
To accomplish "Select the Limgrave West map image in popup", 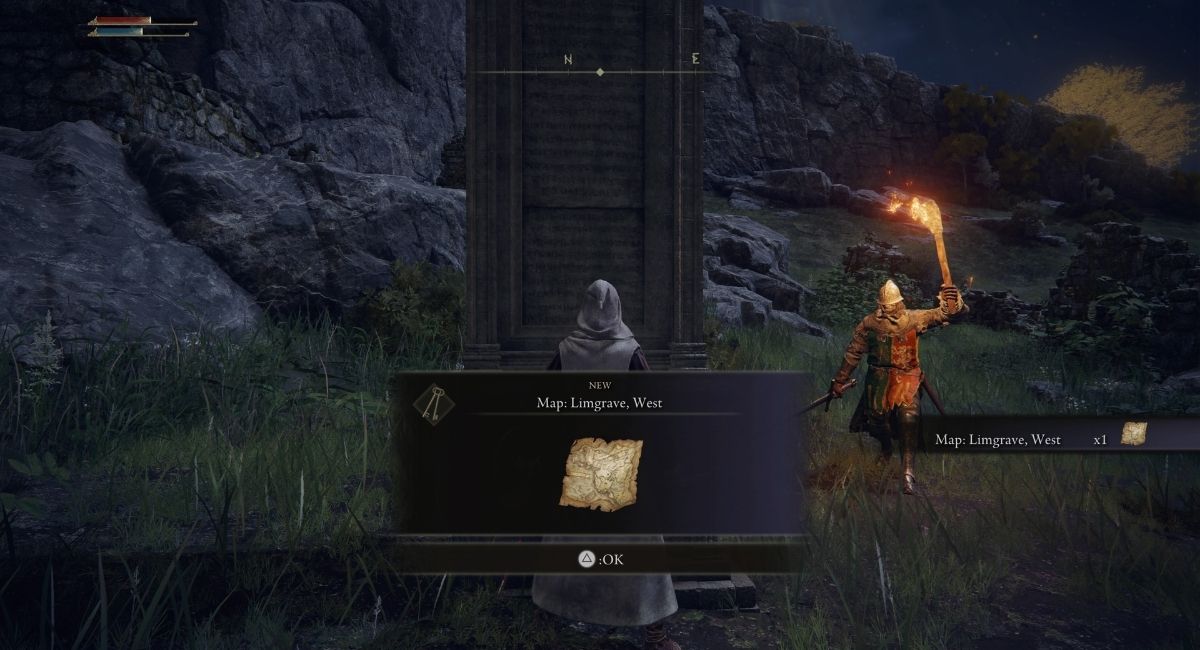I will 601,473.
